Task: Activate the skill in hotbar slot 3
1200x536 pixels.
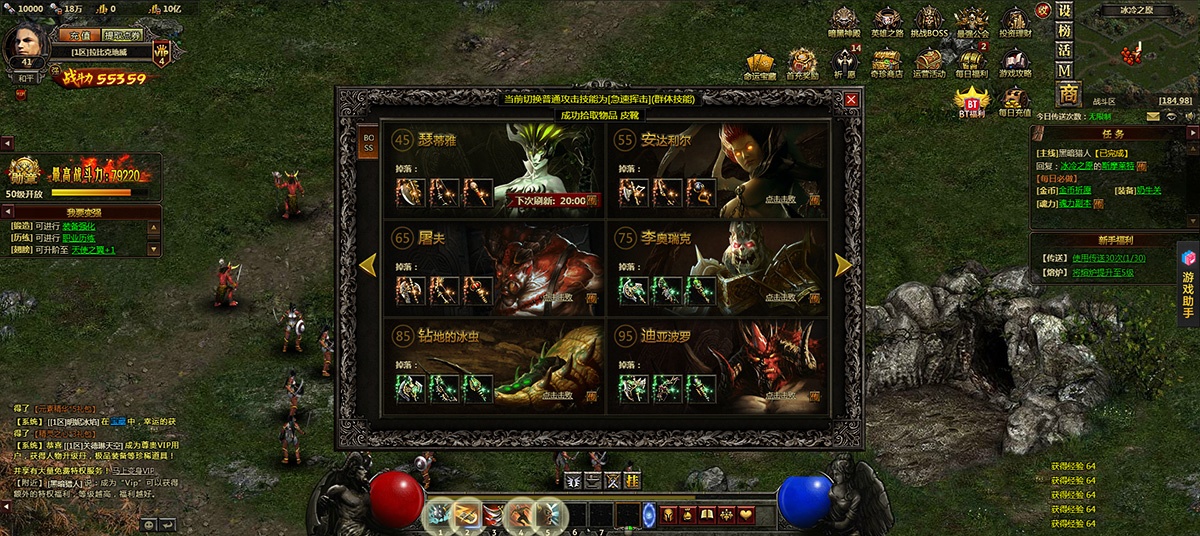Action: click(494, 515)
